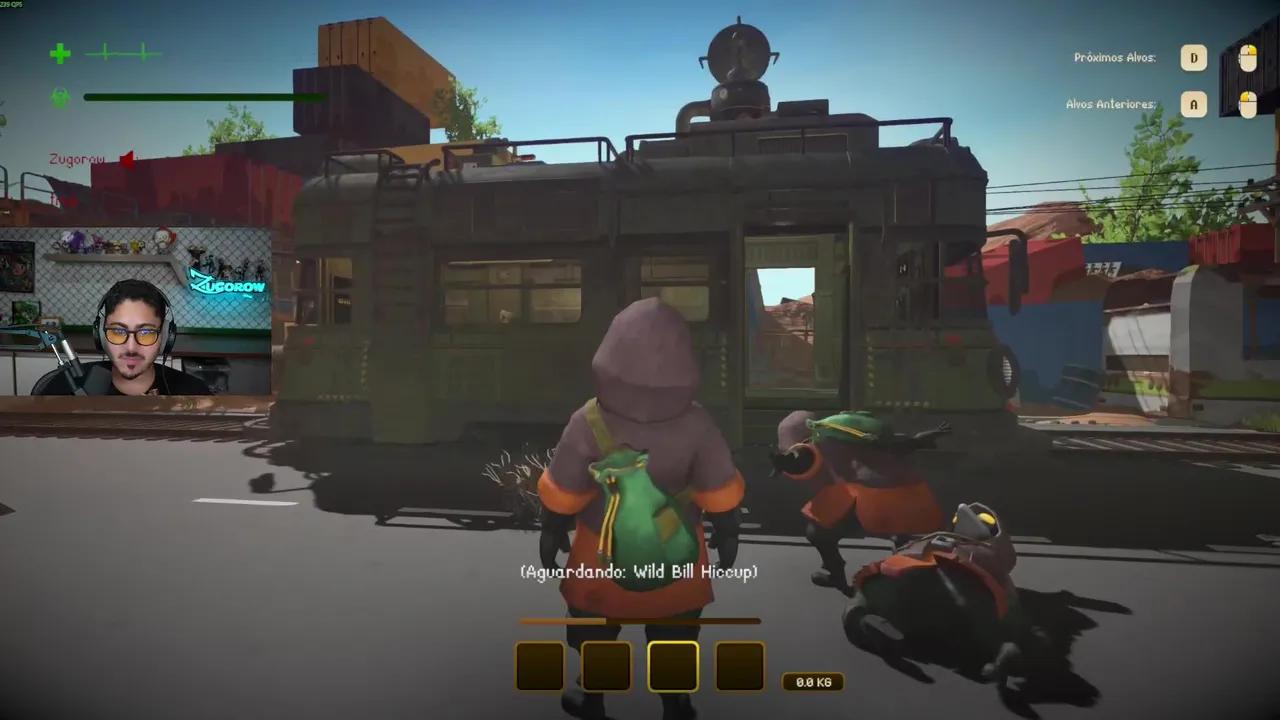Click the orange progress bar above the hotbar
The image size is (1280, 720).
639,621
